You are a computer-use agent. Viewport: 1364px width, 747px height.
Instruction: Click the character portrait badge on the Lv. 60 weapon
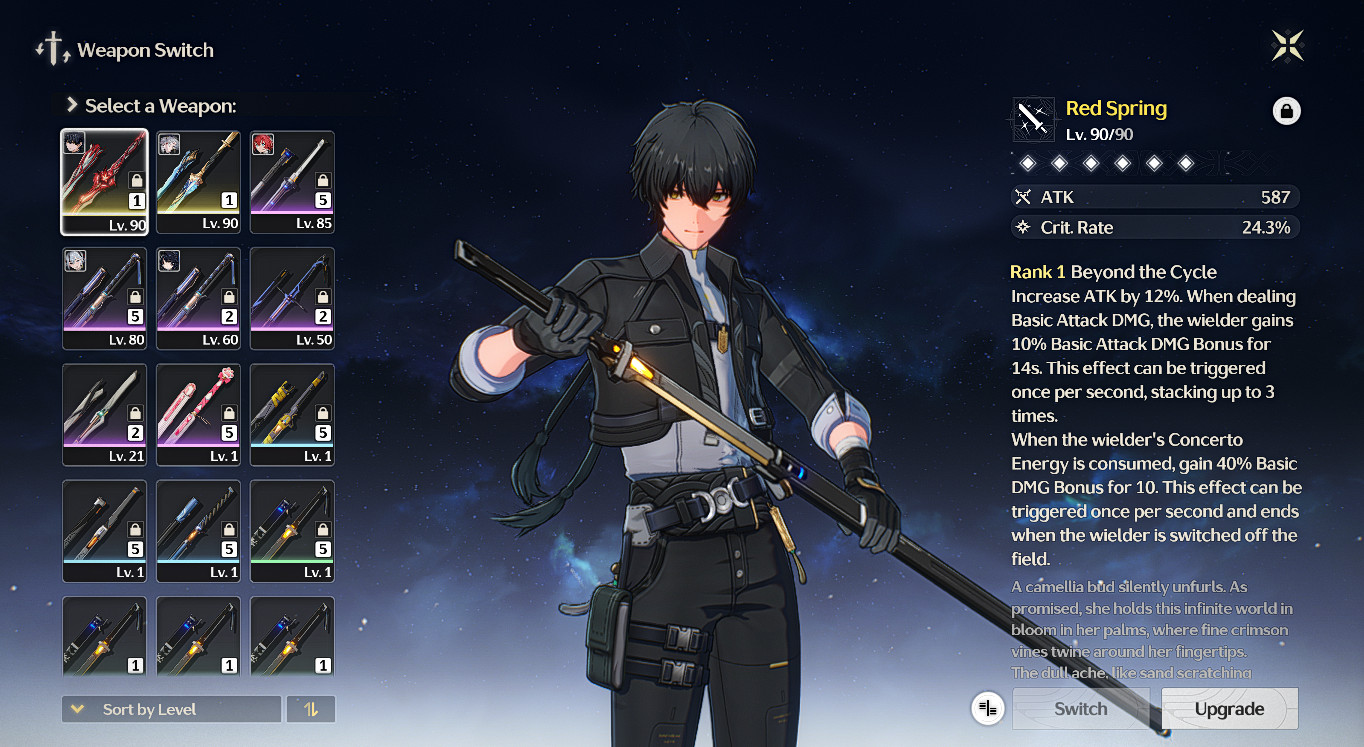171,262
